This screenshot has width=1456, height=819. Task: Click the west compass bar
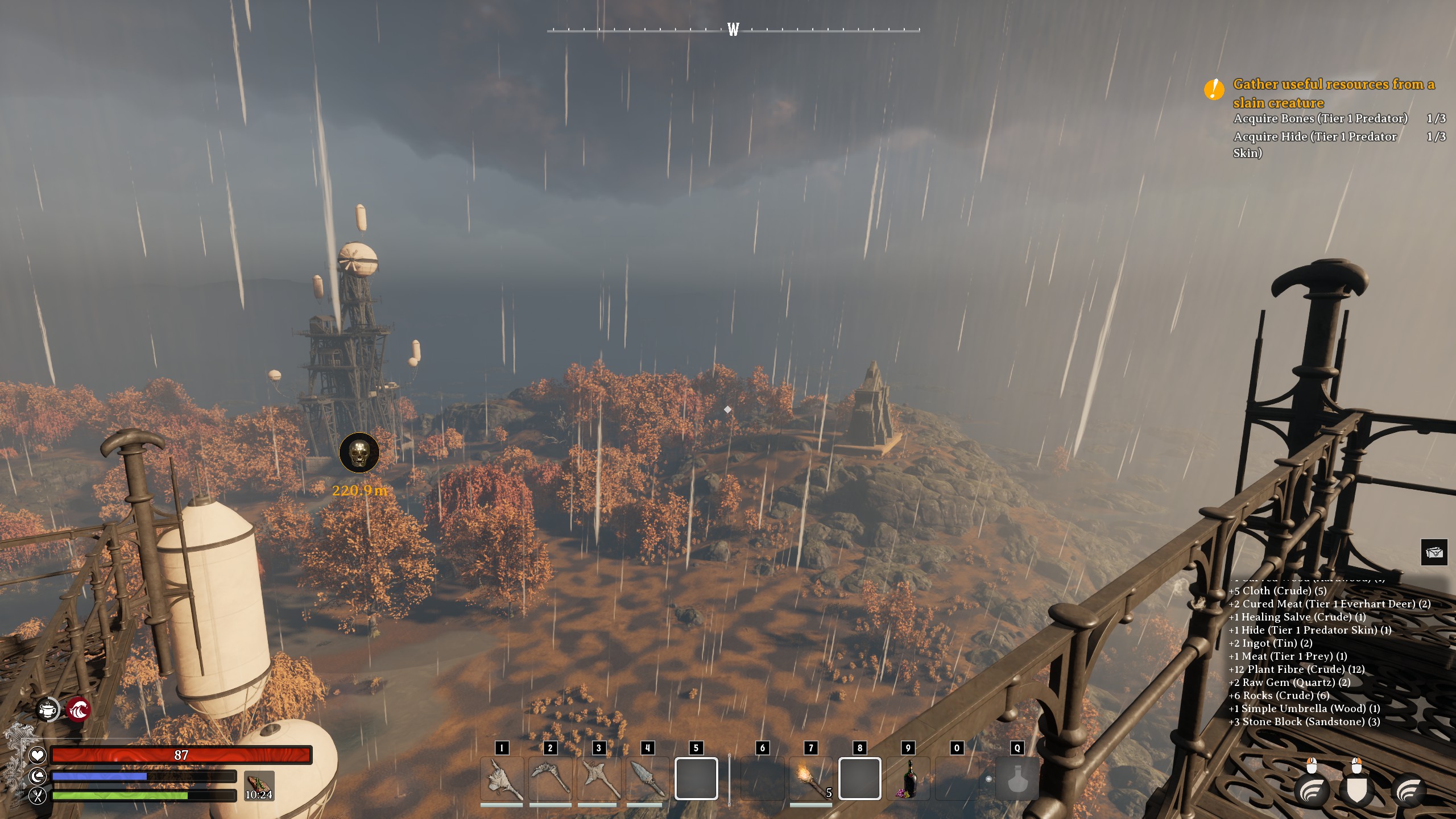[733, 30]
